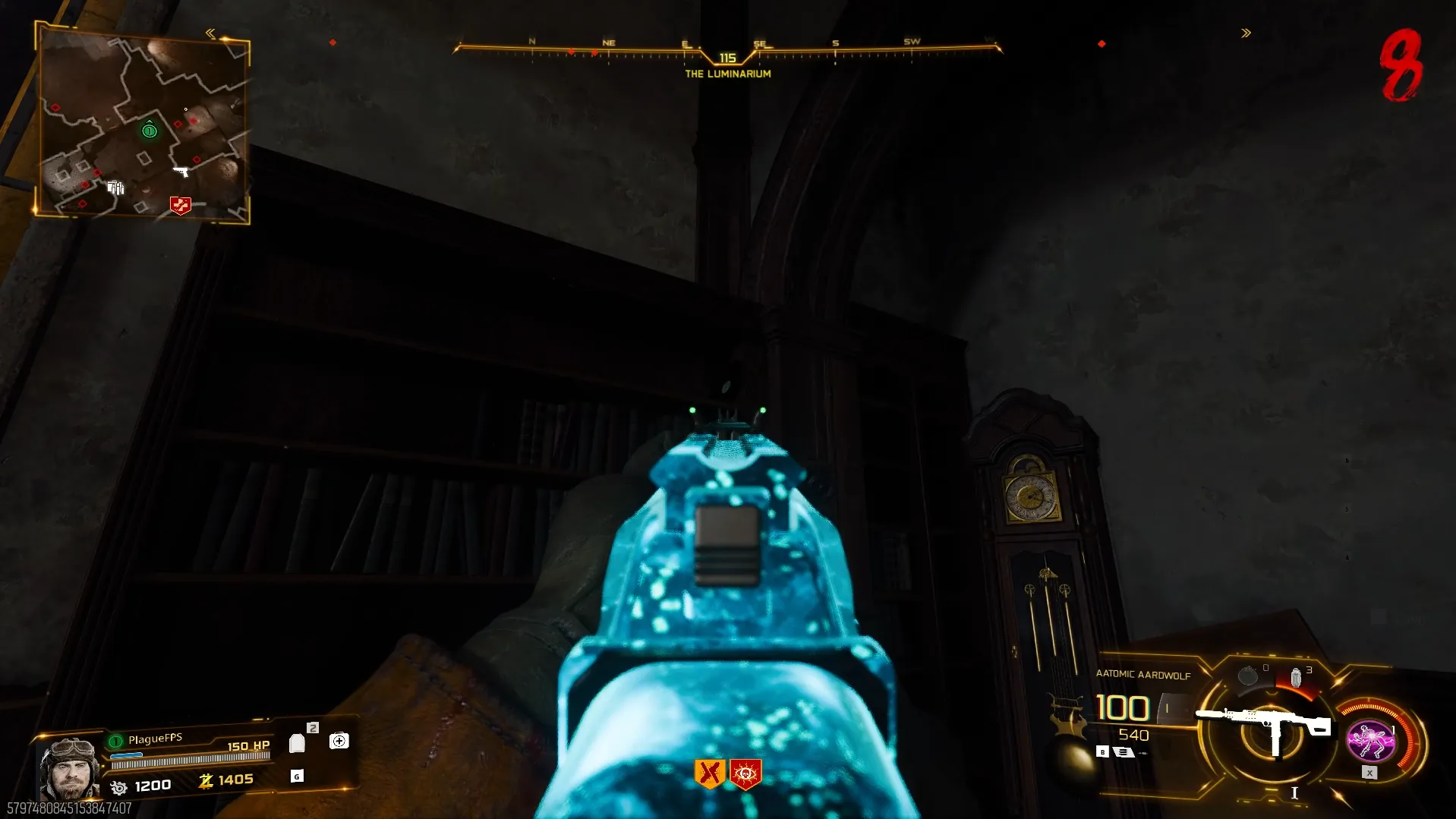The height and width of the screenshot is (819, 1456).
Task: Select the lethal frag grenade icon
Action: tap(1247, 676)
